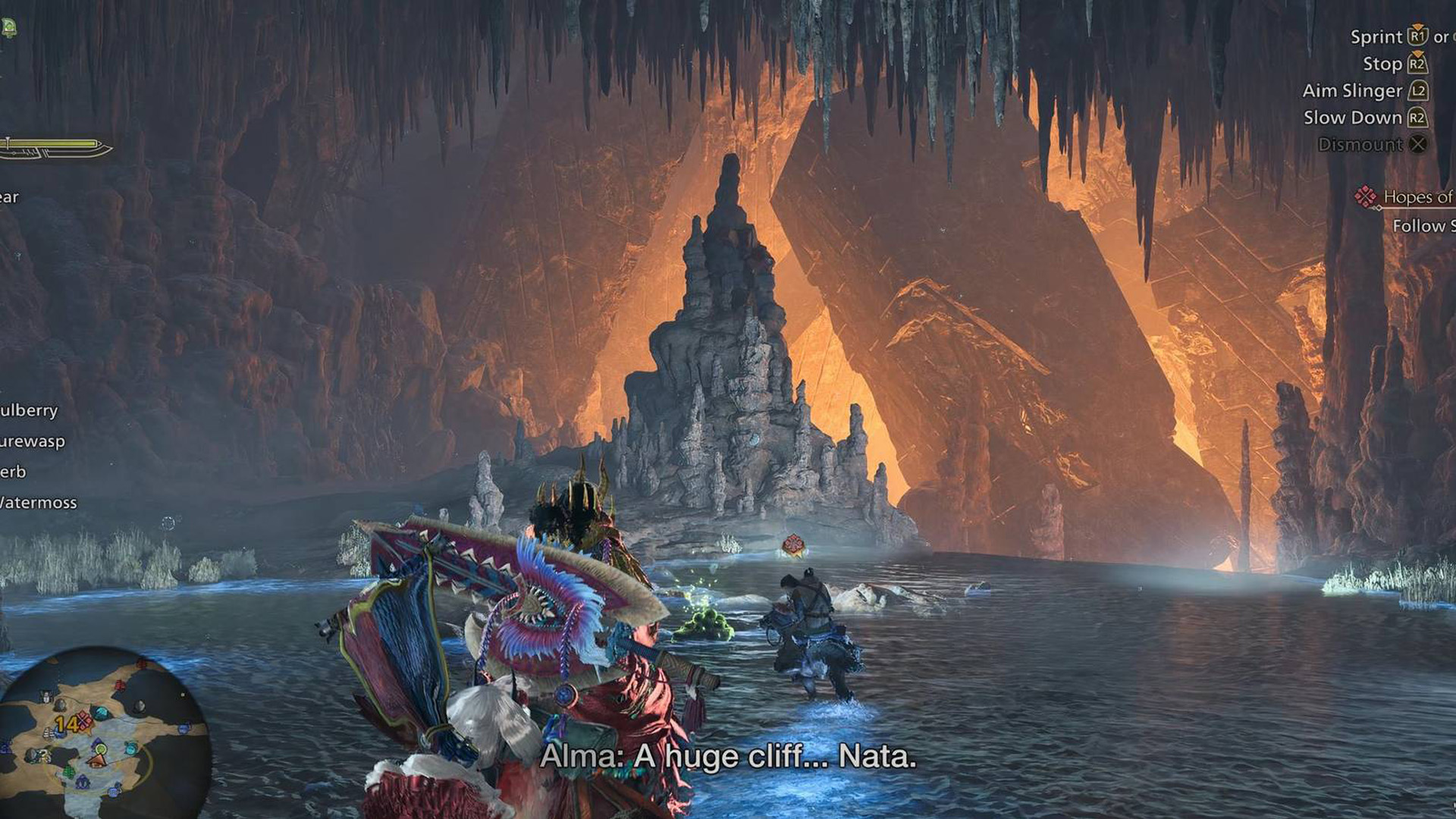Click the number 14 marker on minimap
The width and height of the screenshot is (1456, 819).
pos(66,723)
